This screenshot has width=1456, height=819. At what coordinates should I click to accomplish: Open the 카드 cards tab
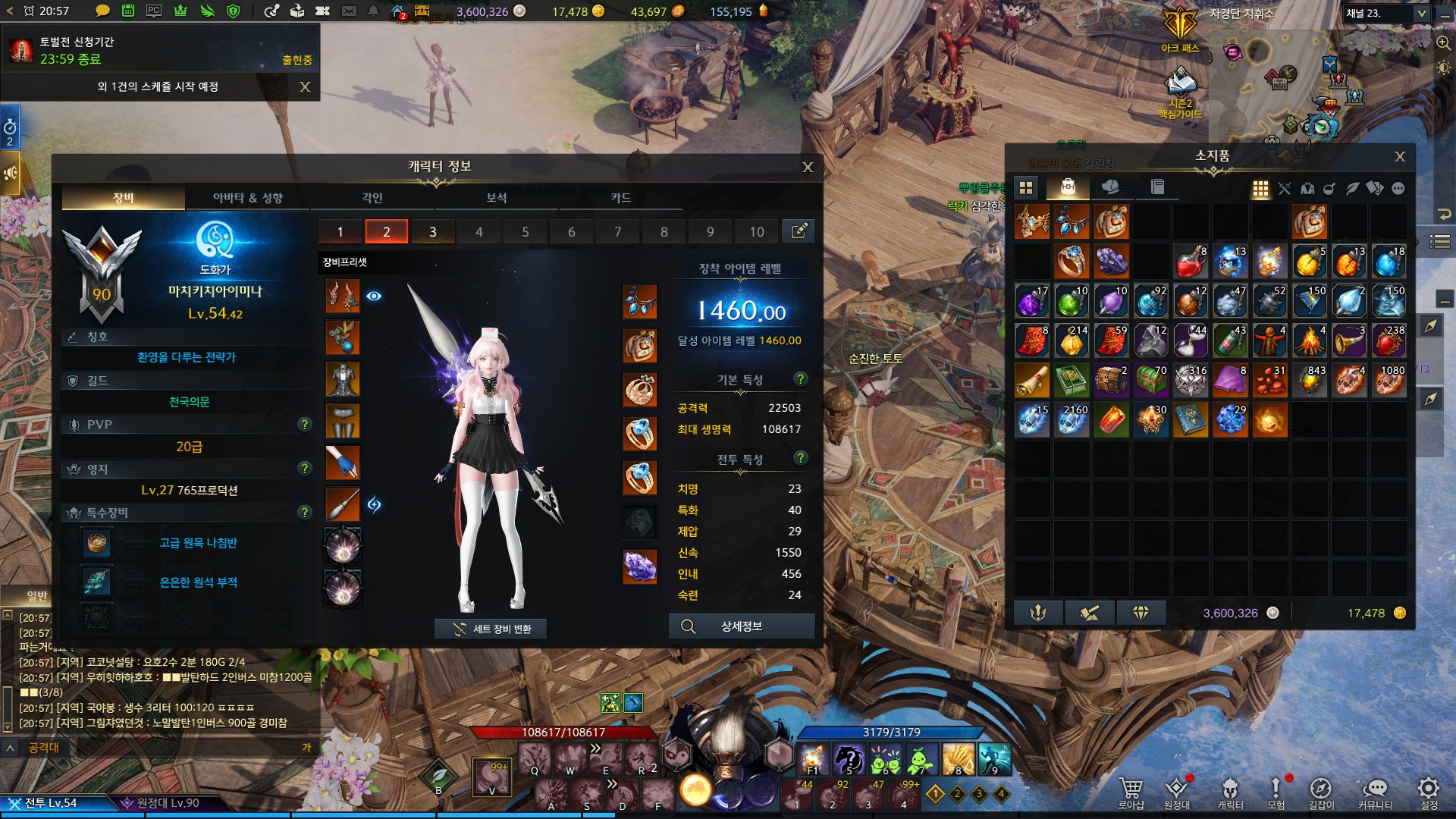click(x=620, y=198)
